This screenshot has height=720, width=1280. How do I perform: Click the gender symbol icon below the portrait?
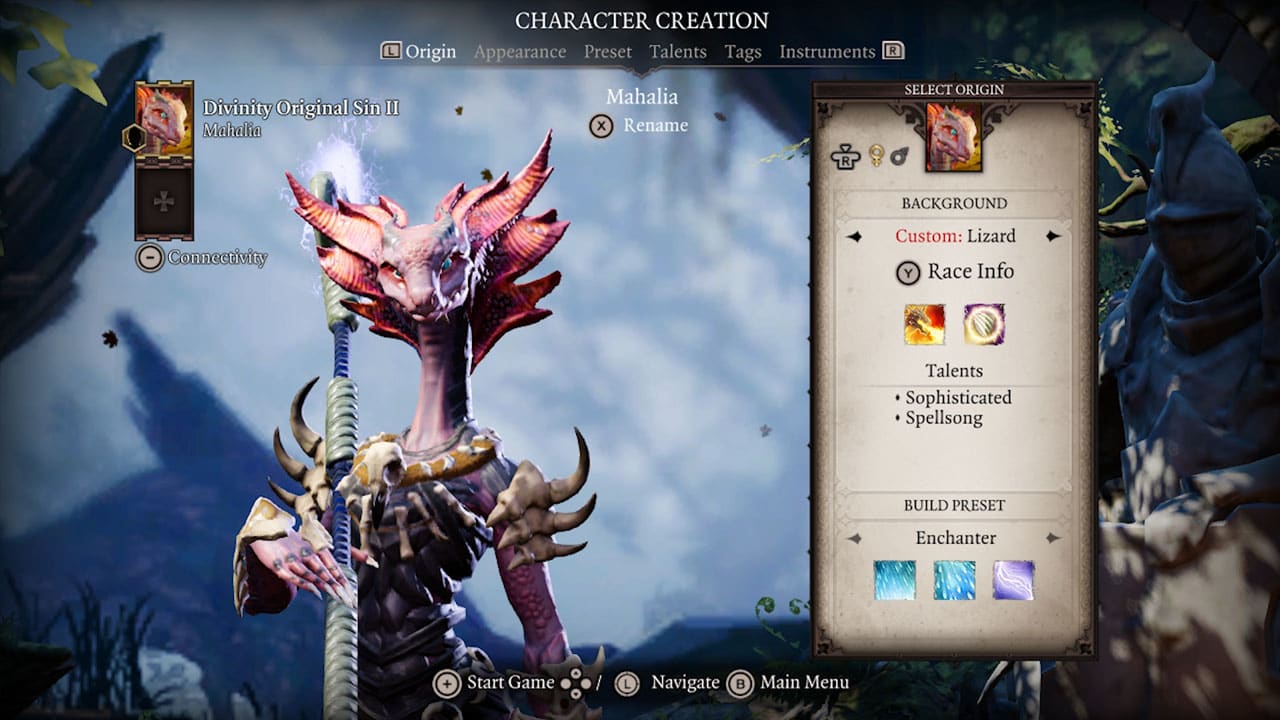coord(876,155)
